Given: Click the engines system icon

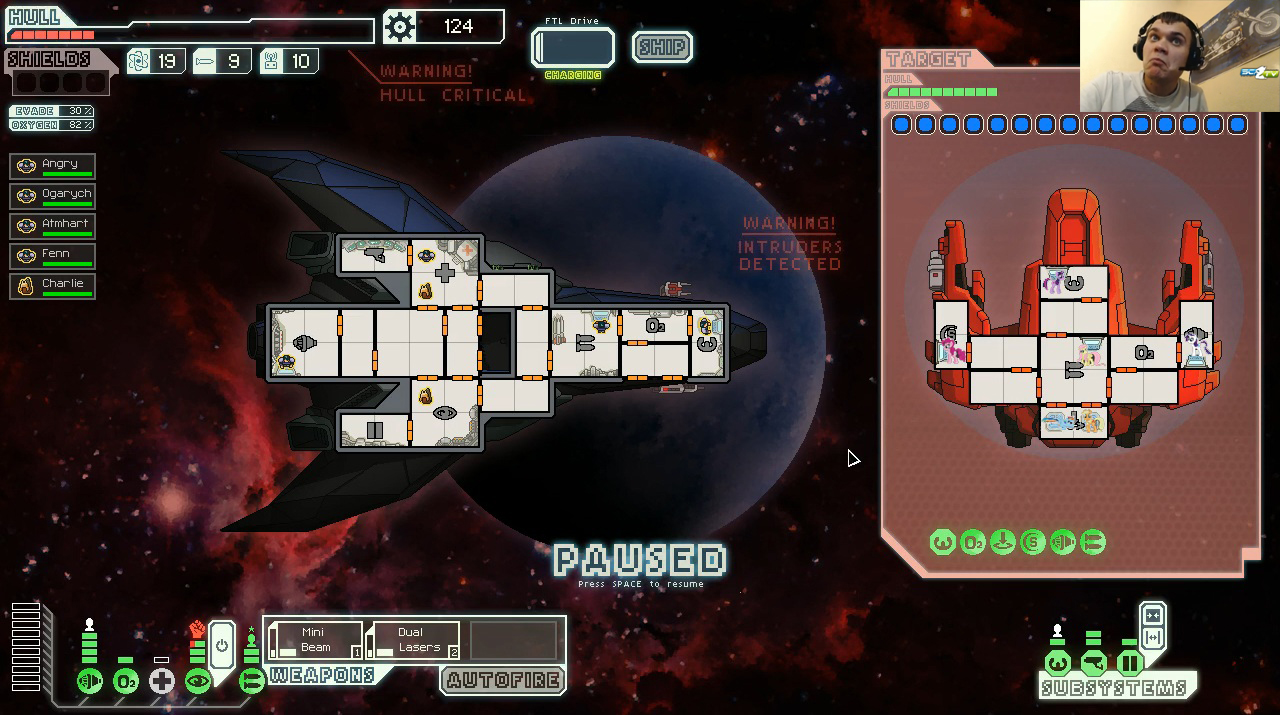Looking at the screenshot, I should point(90,682).
